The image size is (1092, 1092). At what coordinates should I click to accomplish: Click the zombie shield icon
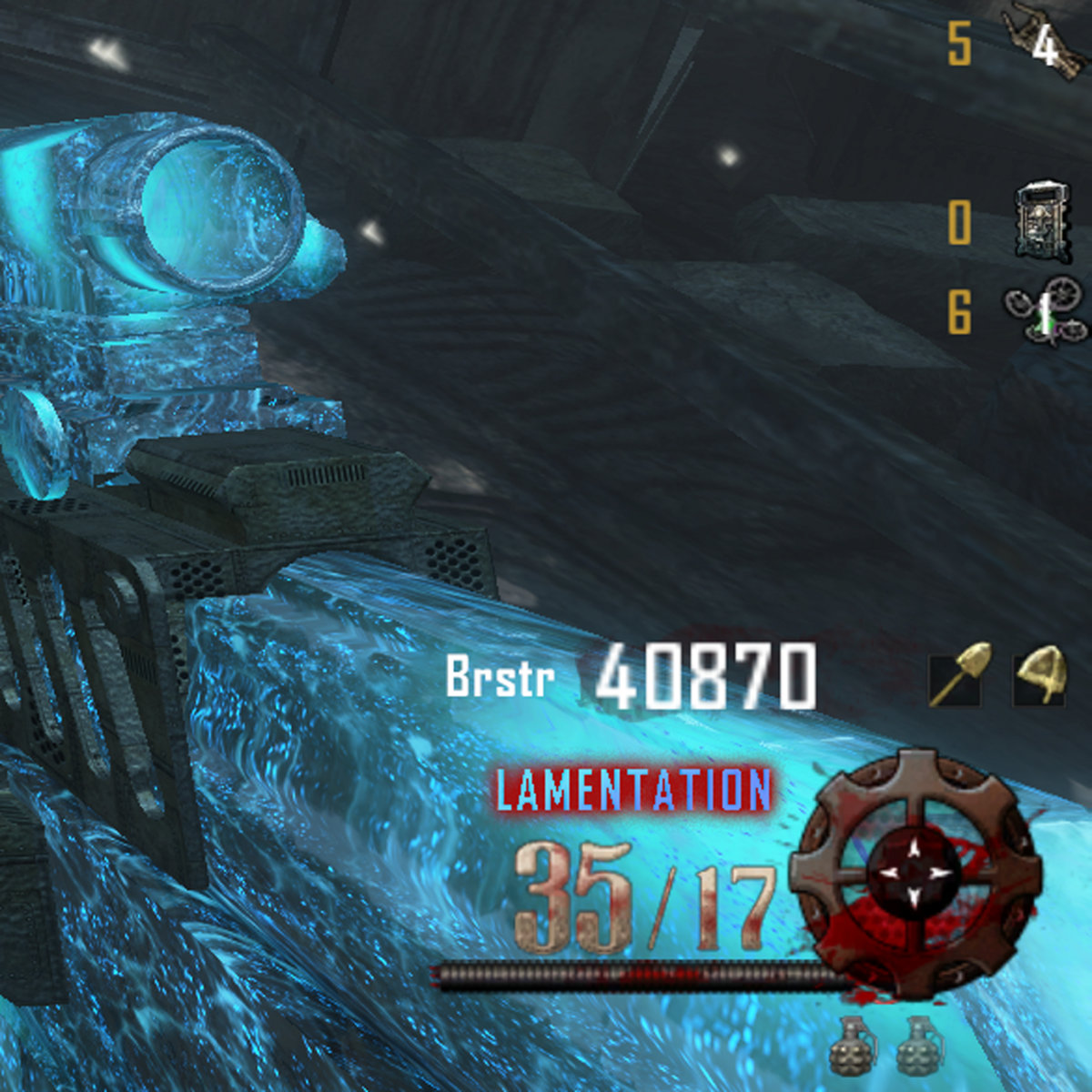click(x=1039, y=218)
